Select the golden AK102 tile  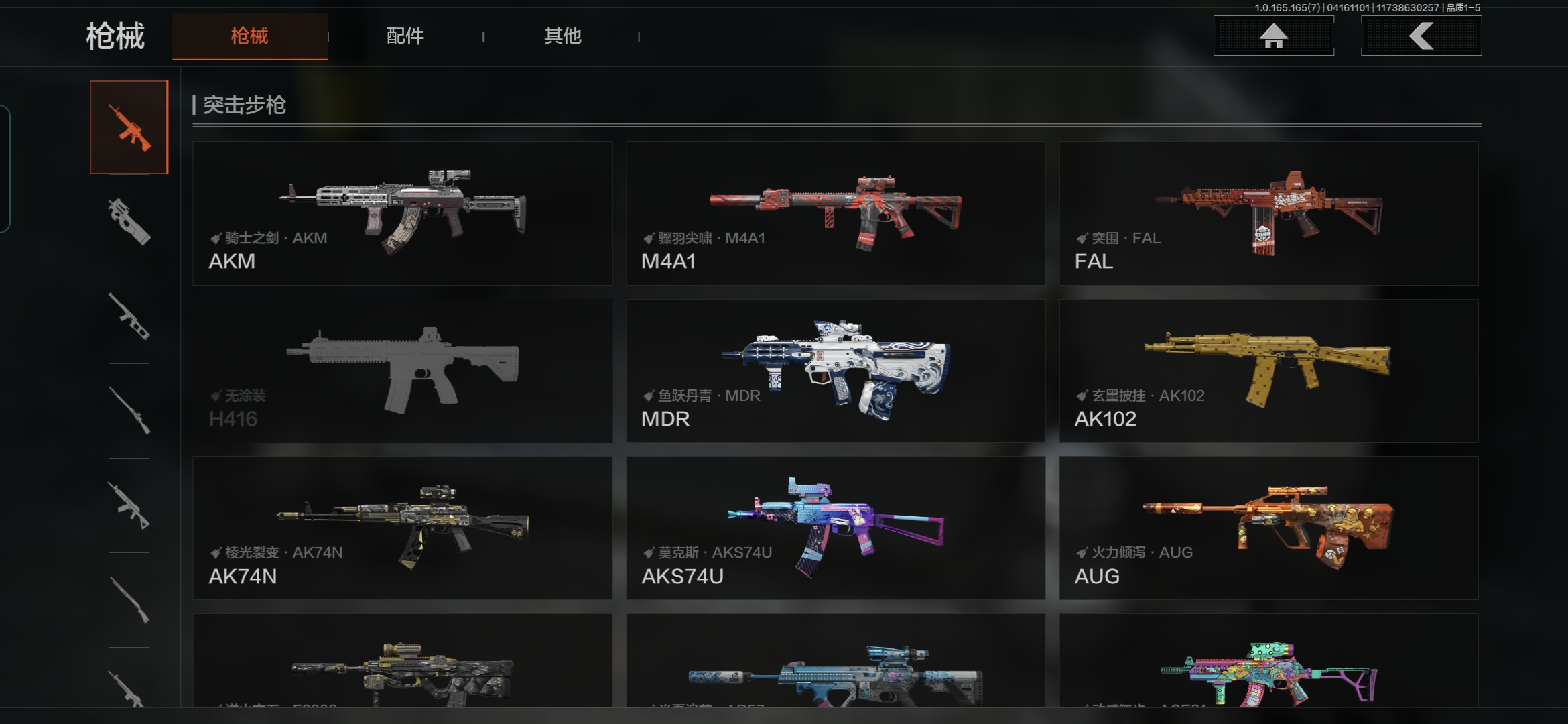[1268, 371]
